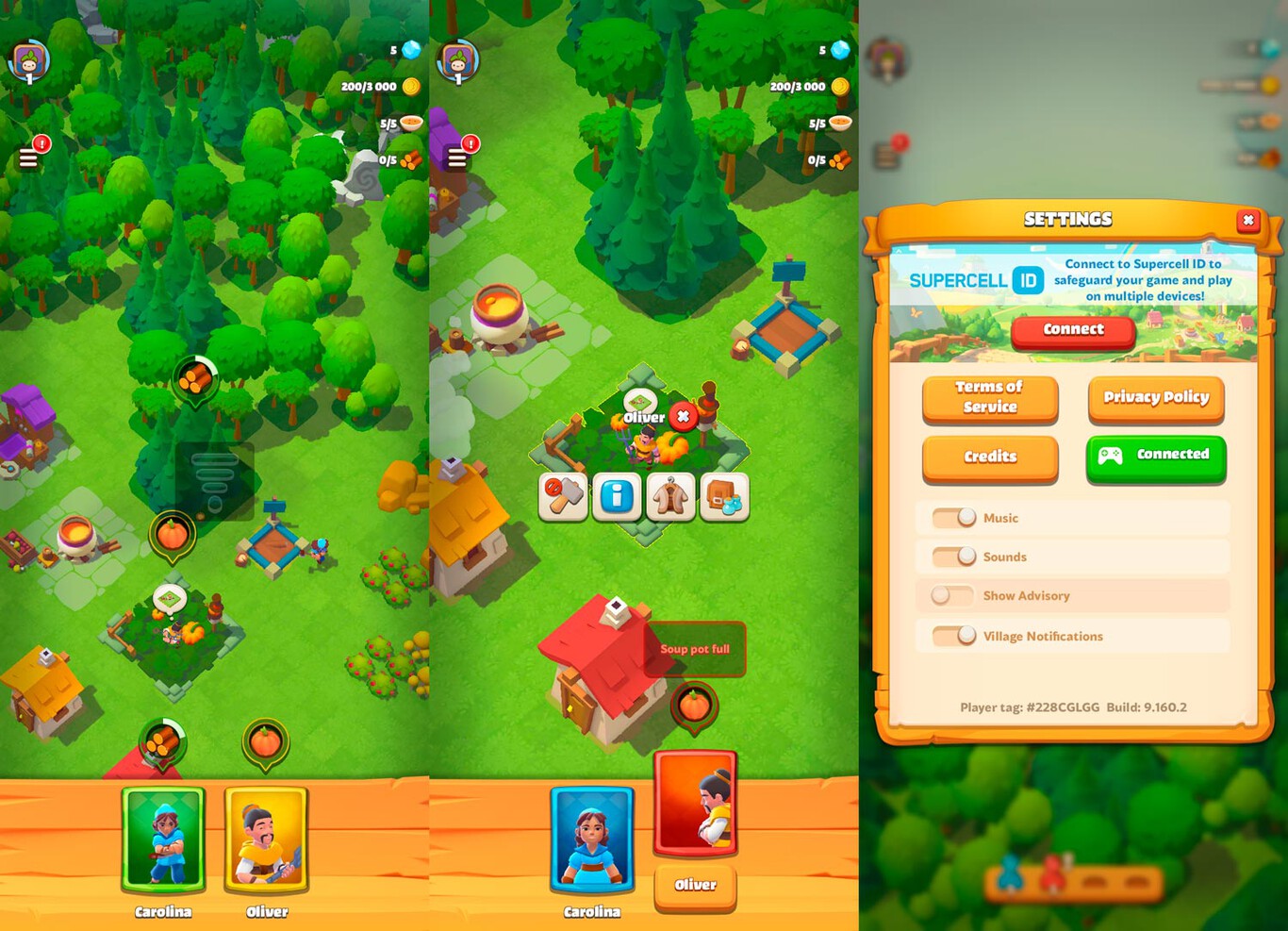The width and height of the screenshot is (1288, 931).
Task: Open the Terms of Service
Action: [989, 398]
